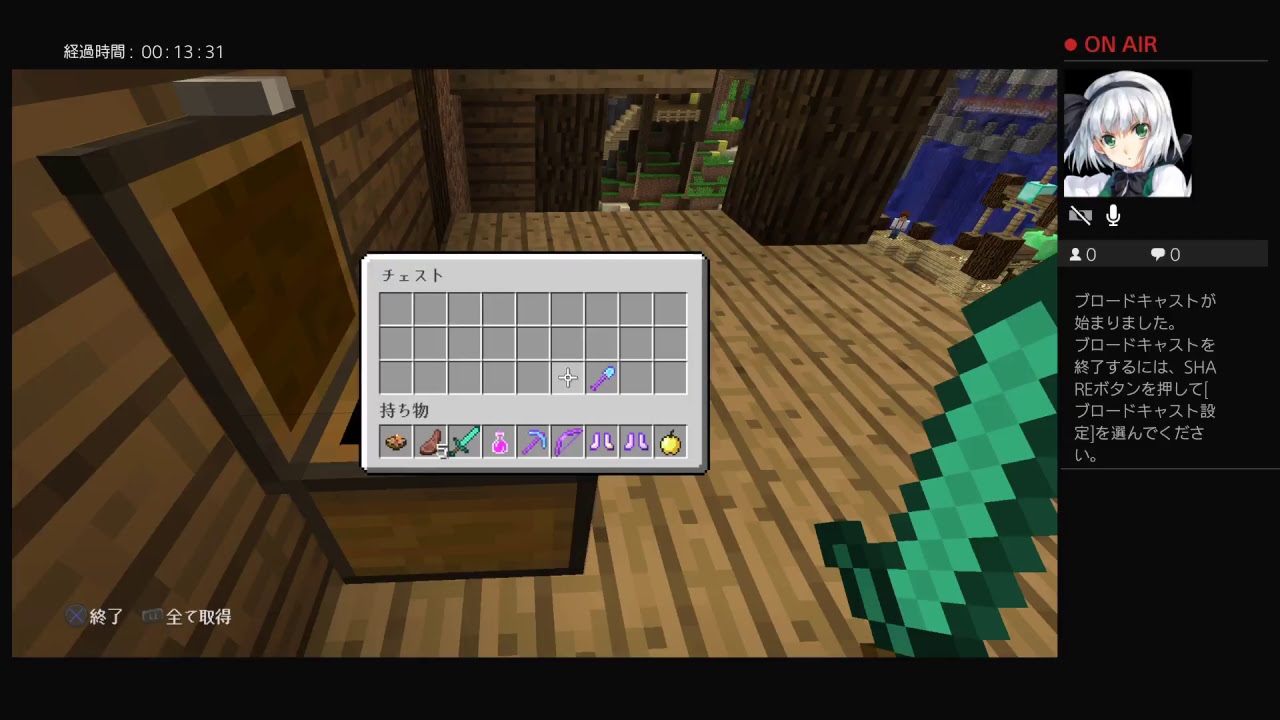Click the elapsed time display 00:13:31

point(144,51)
